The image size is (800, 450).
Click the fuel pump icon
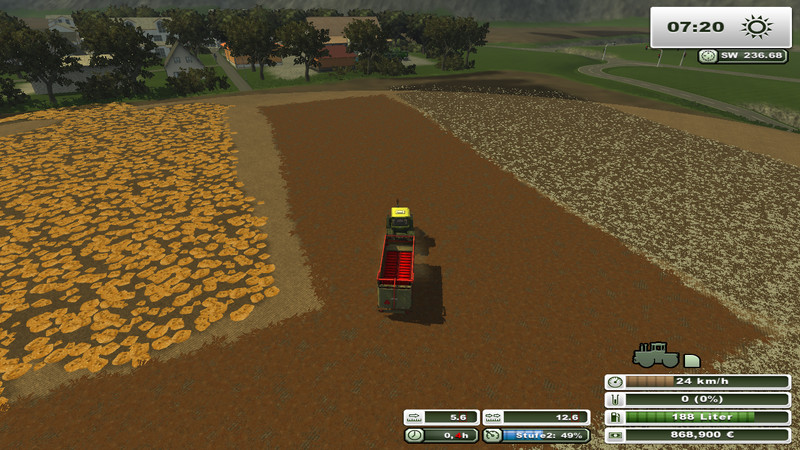[x=615, y=417]
